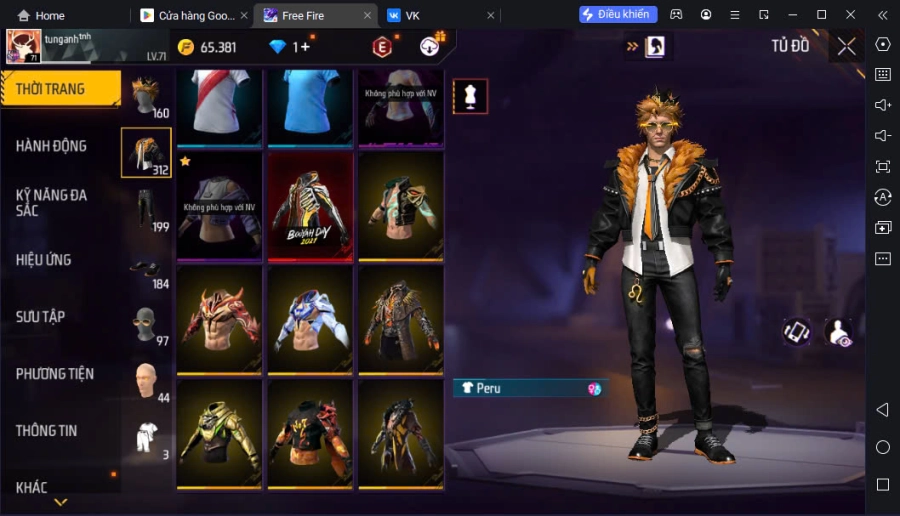Click the gold coin balance 65.381
900x516 pixels.
(x=208, y=47)
